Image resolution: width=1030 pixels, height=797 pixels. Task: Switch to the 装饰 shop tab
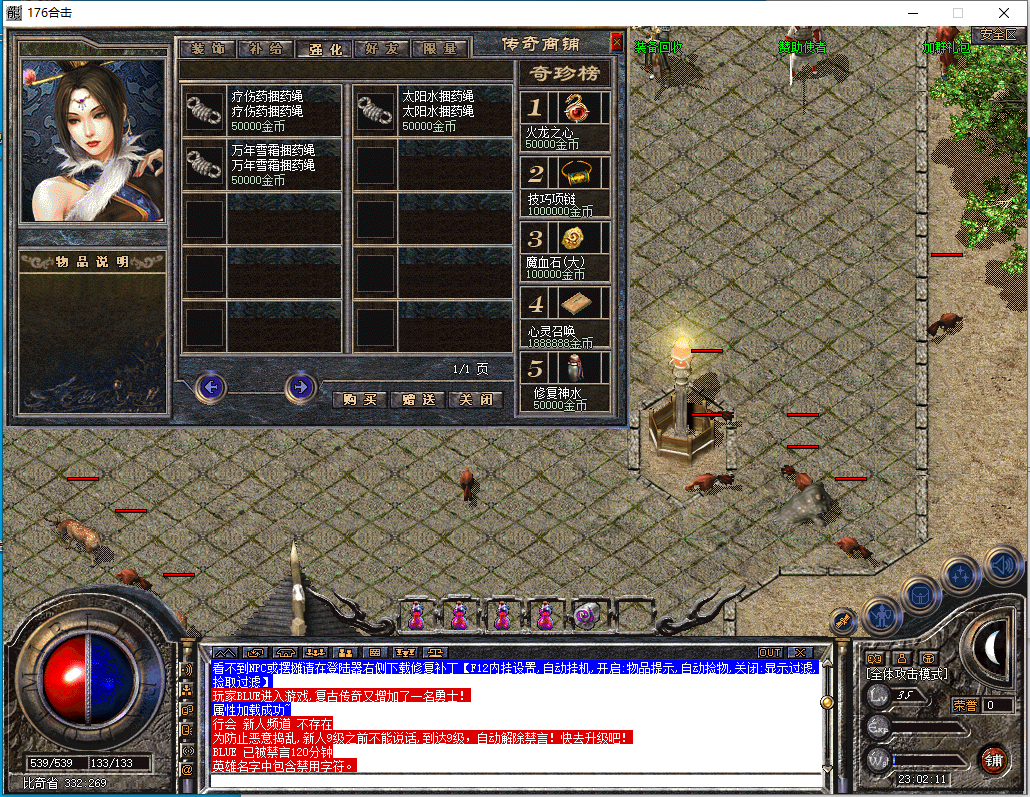[208, 49]
